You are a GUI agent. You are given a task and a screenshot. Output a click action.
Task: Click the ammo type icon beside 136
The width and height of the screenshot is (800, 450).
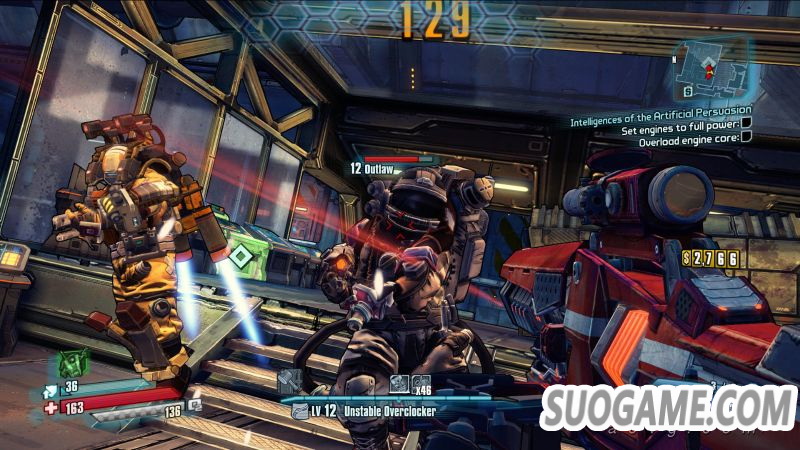194,406
